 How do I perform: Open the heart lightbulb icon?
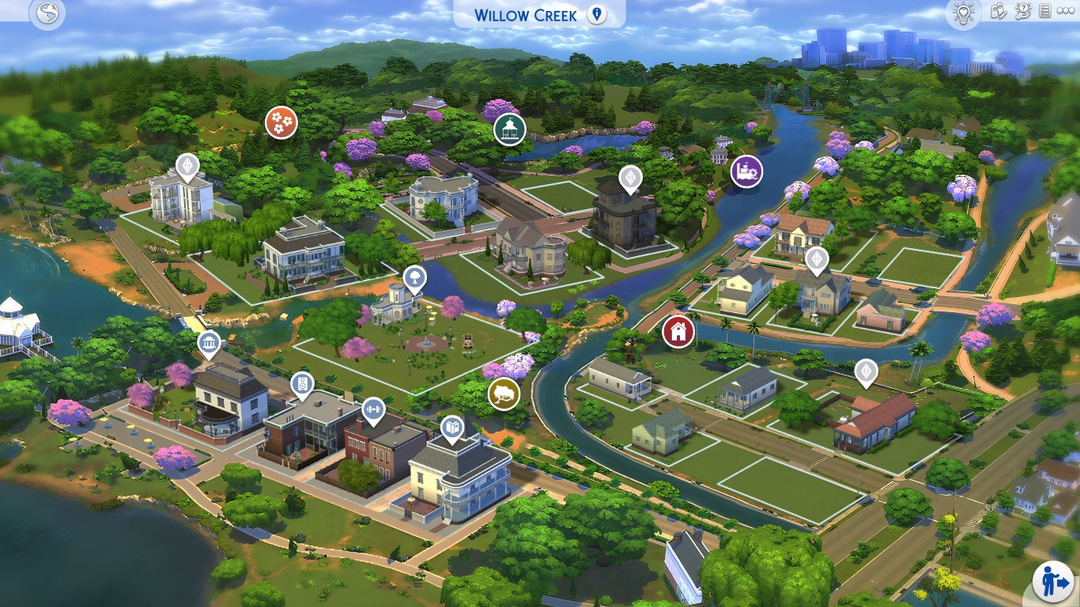963,13
